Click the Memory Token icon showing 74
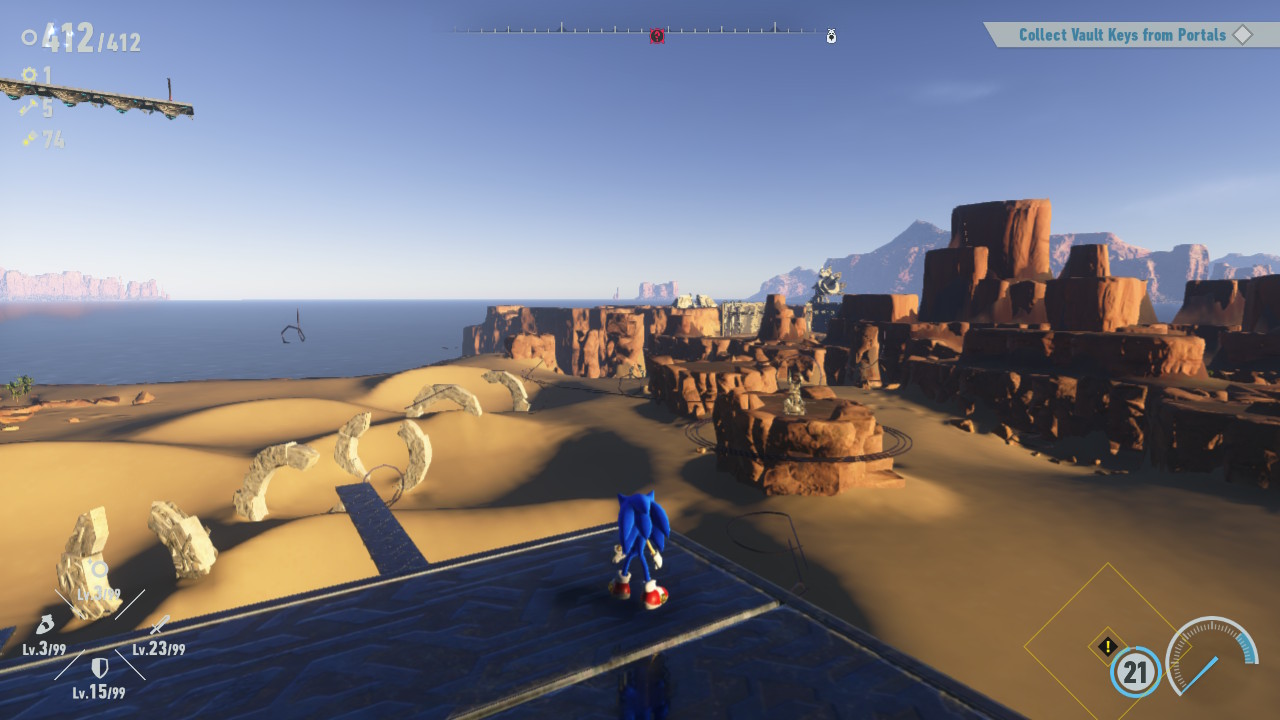1280x720 pixels. (29, 138)
